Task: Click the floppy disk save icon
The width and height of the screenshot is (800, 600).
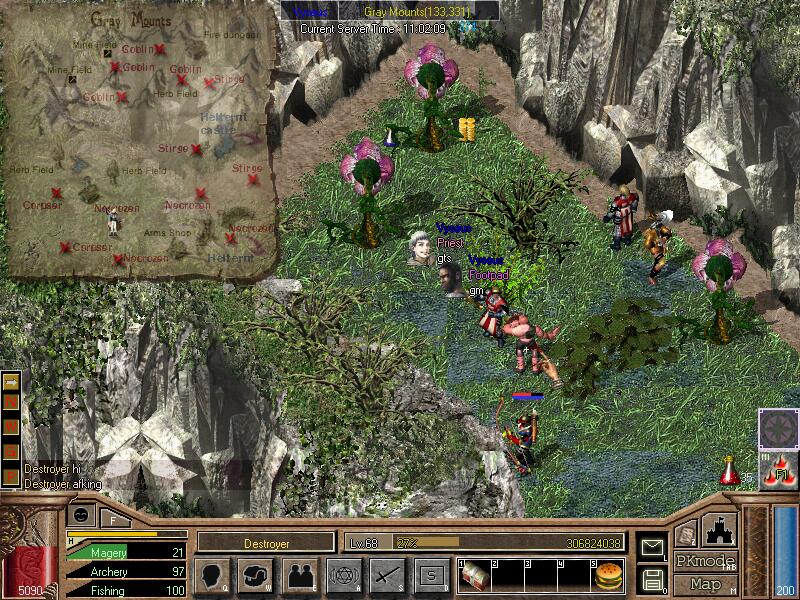Action: point(653,579)
